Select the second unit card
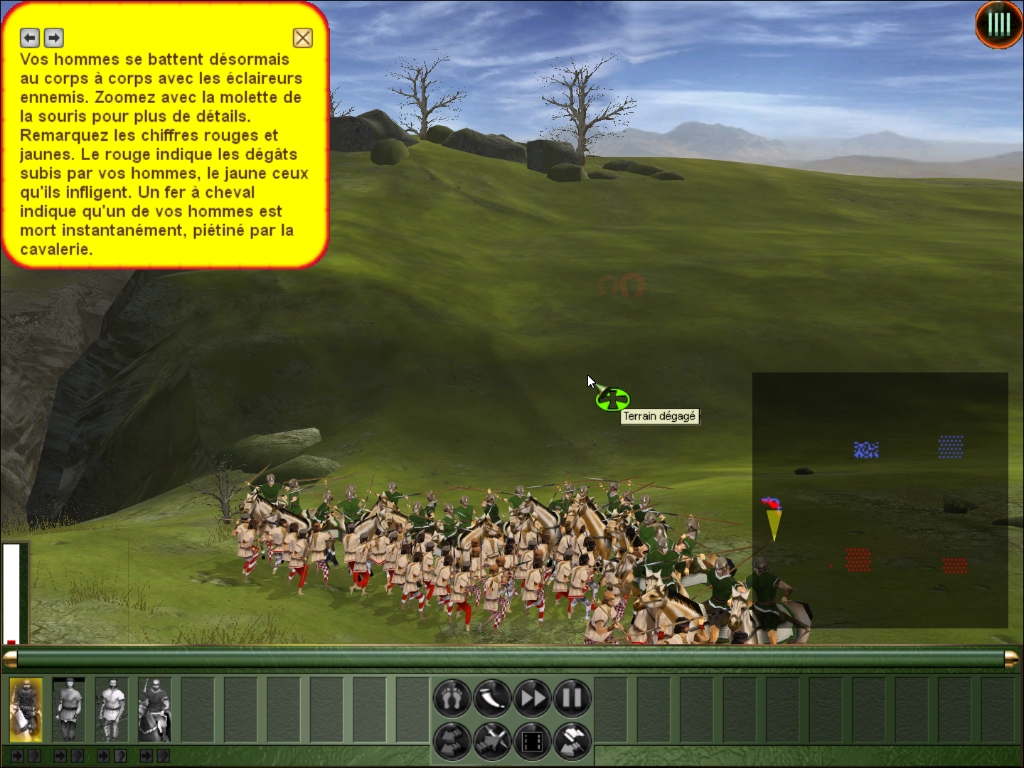 [x=69, y=709]
